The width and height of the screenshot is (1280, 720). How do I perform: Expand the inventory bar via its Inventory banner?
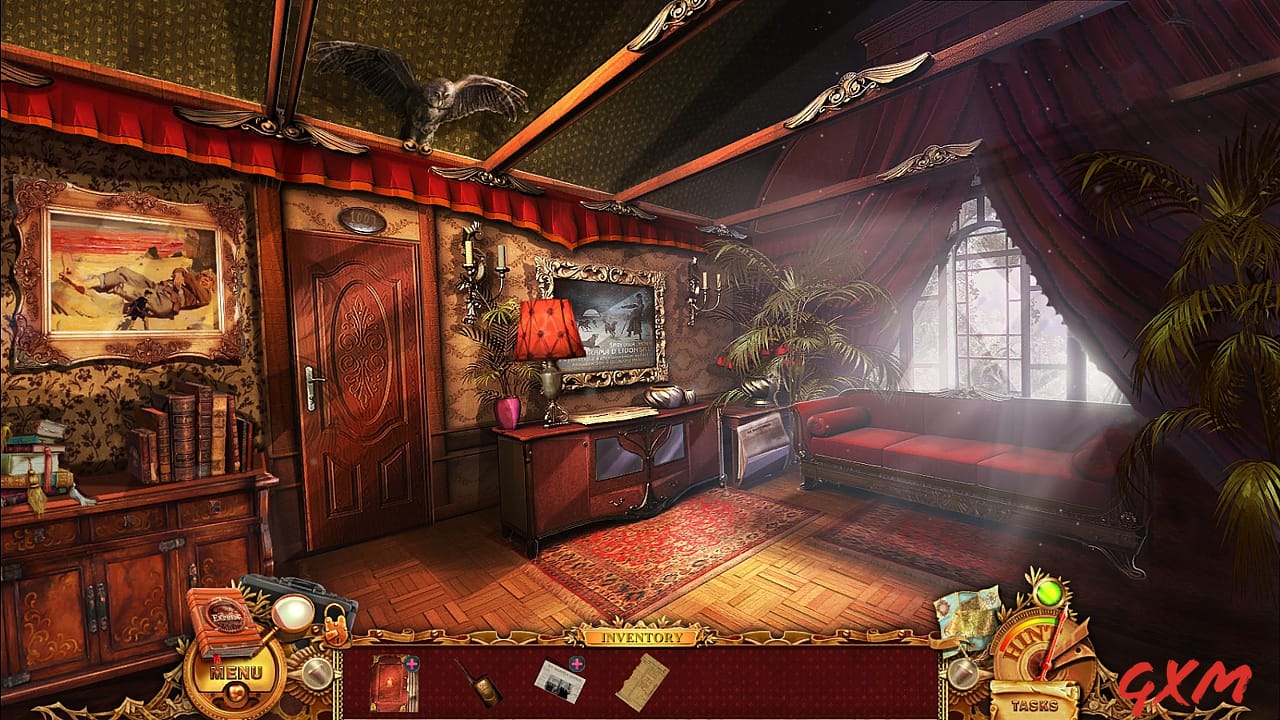click(642, 636)
